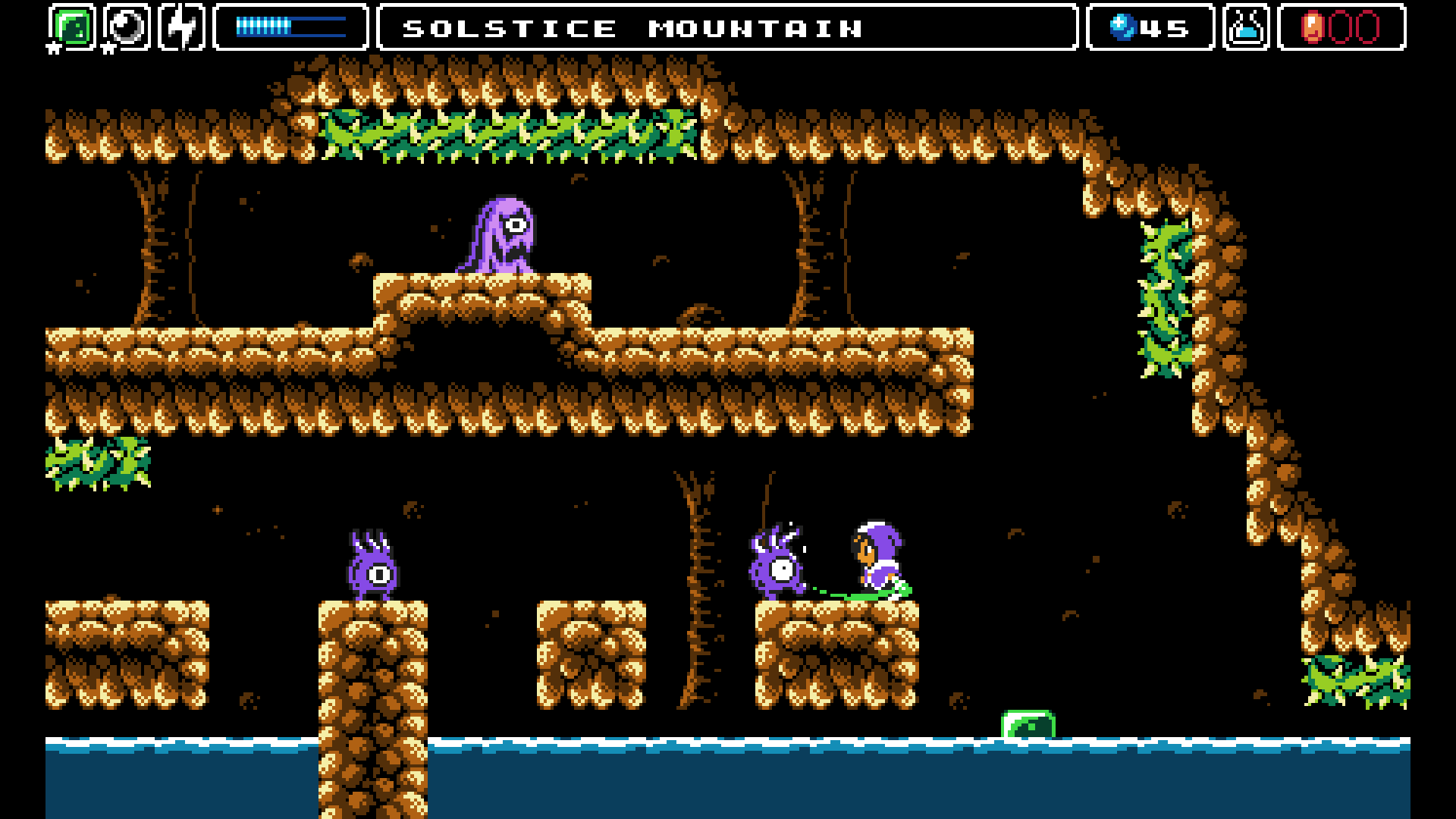Select the green emerald block spell icon
Image resolution: width=1456 pixels, height=819 pixels.
coord(73,26)
